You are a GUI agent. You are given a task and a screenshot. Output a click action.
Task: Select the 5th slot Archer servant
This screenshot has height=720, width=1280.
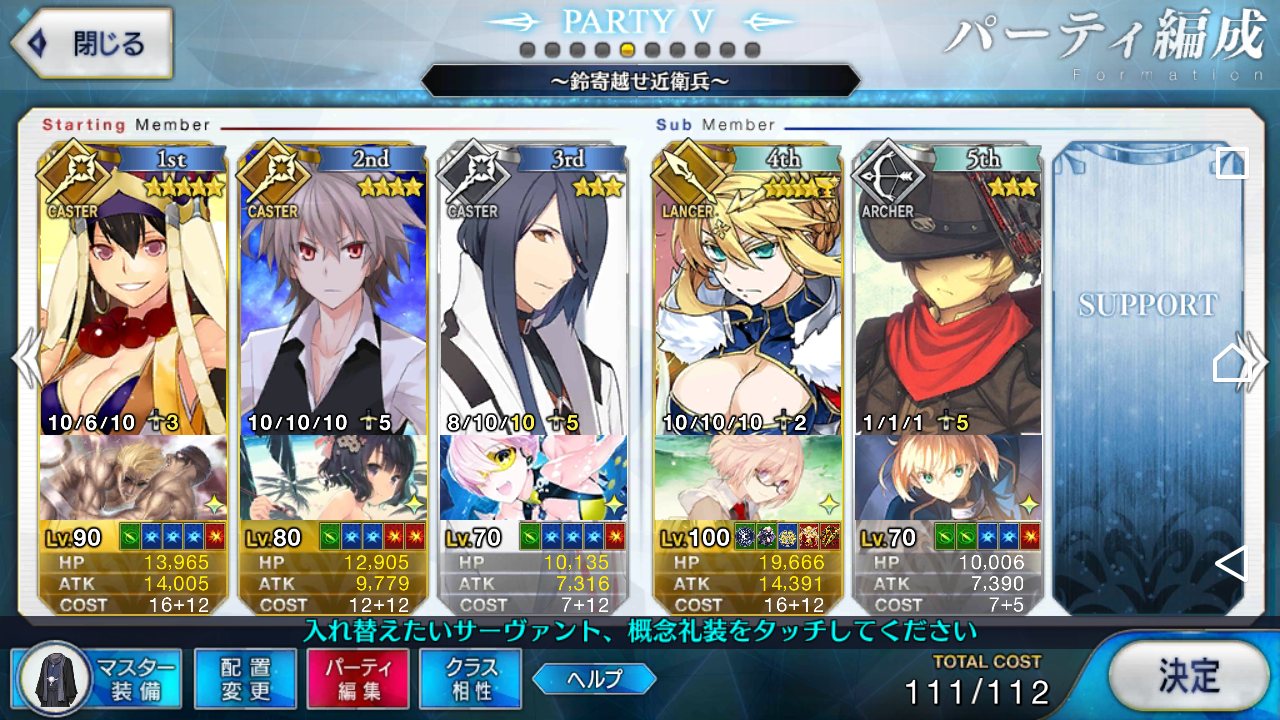coord(947,300)
